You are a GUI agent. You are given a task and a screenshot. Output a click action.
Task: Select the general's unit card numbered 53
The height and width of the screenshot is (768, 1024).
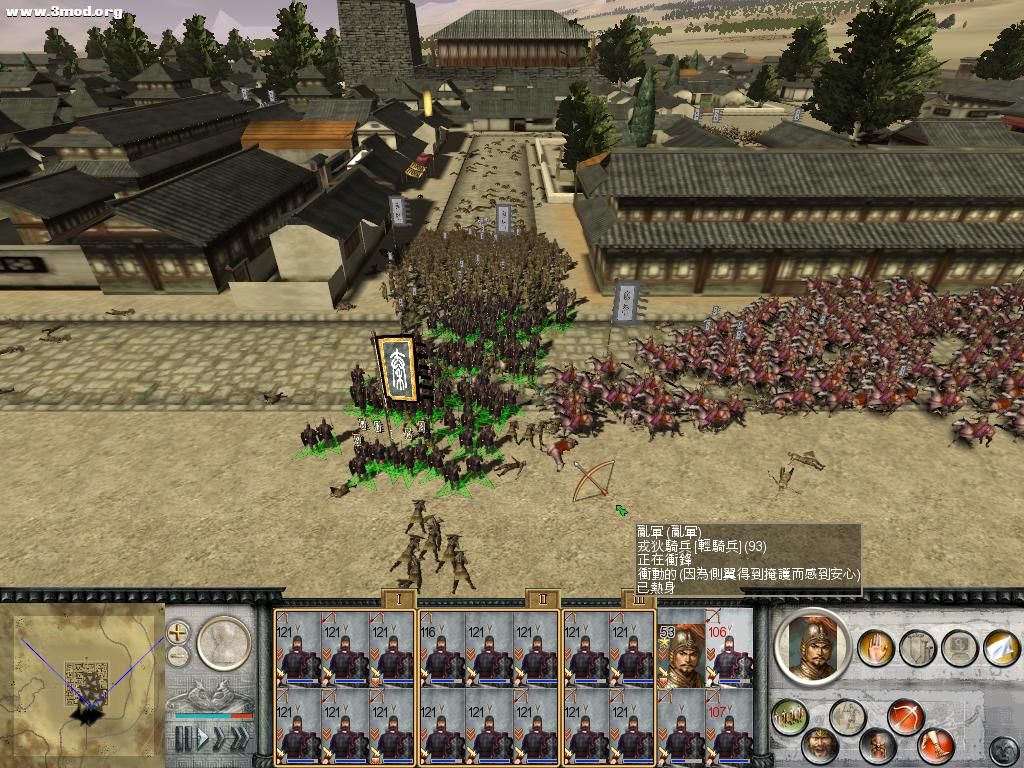(x=680, y=654)
